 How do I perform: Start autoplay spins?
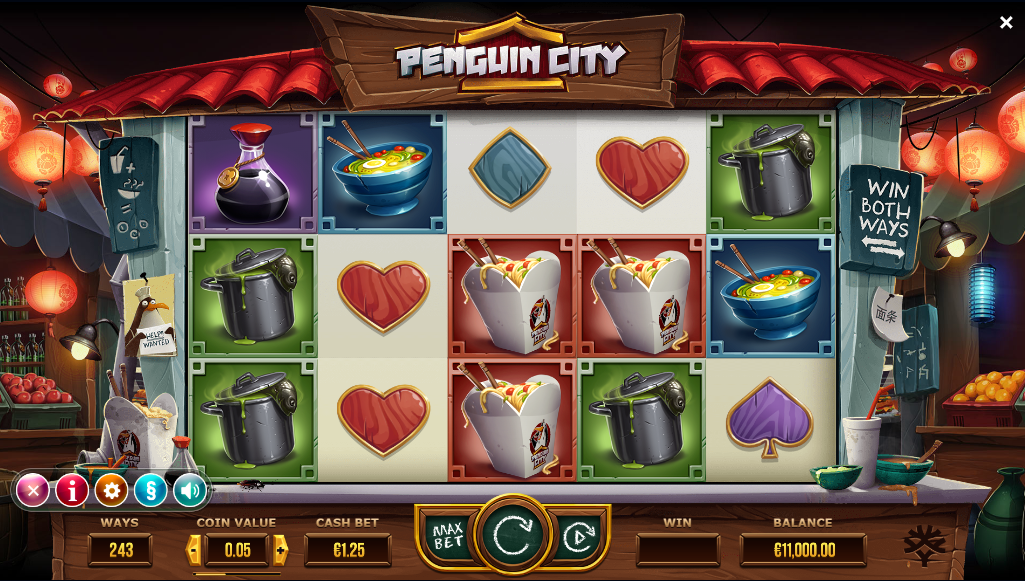(577, 537)
